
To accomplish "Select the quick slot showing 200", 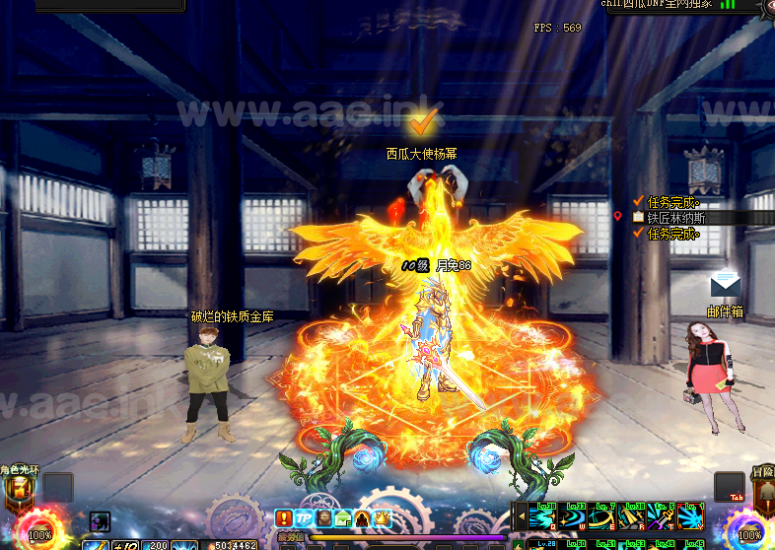I will (157, 544).
